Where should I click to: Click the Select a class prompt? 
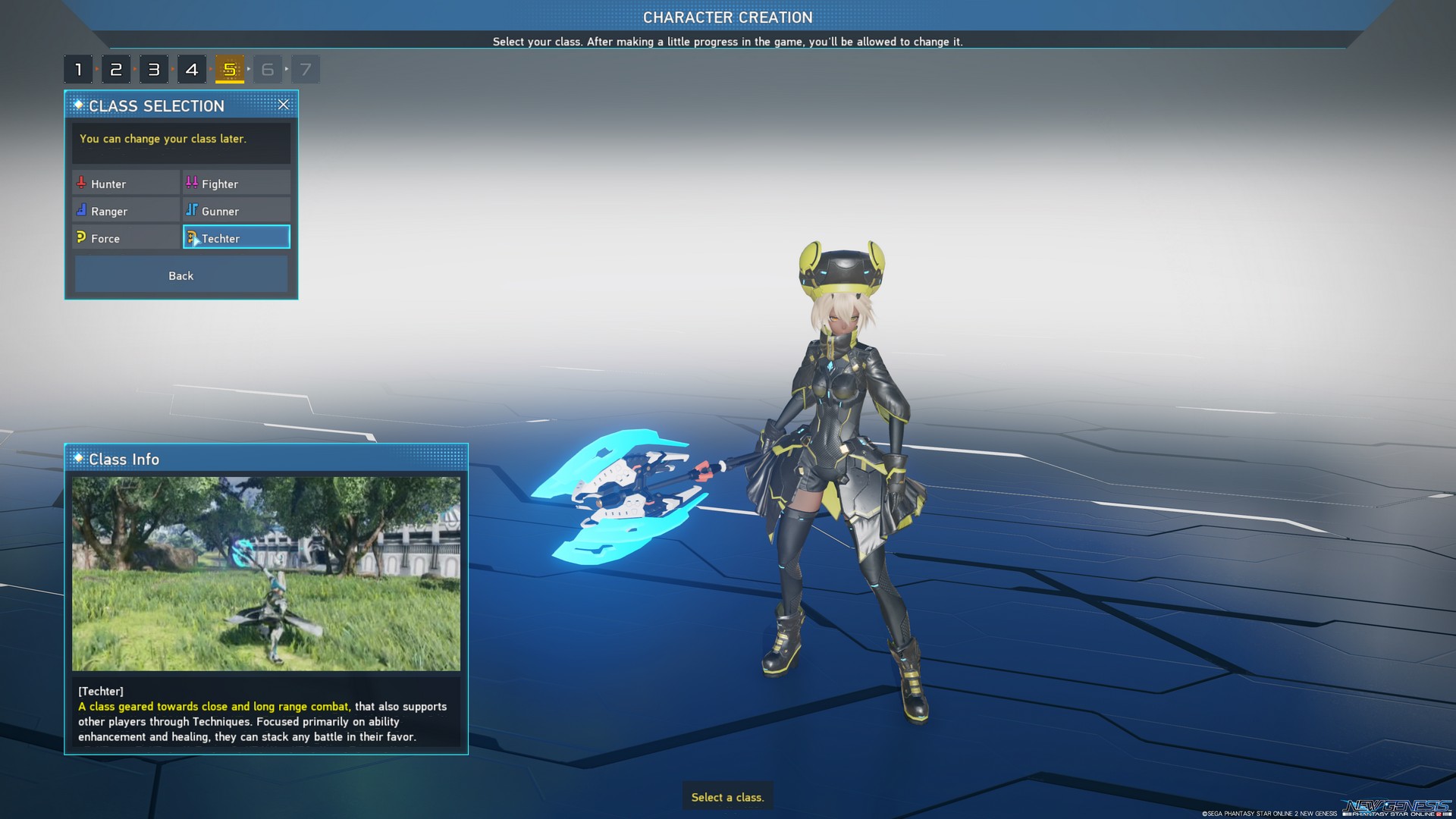tap(727, 797)
